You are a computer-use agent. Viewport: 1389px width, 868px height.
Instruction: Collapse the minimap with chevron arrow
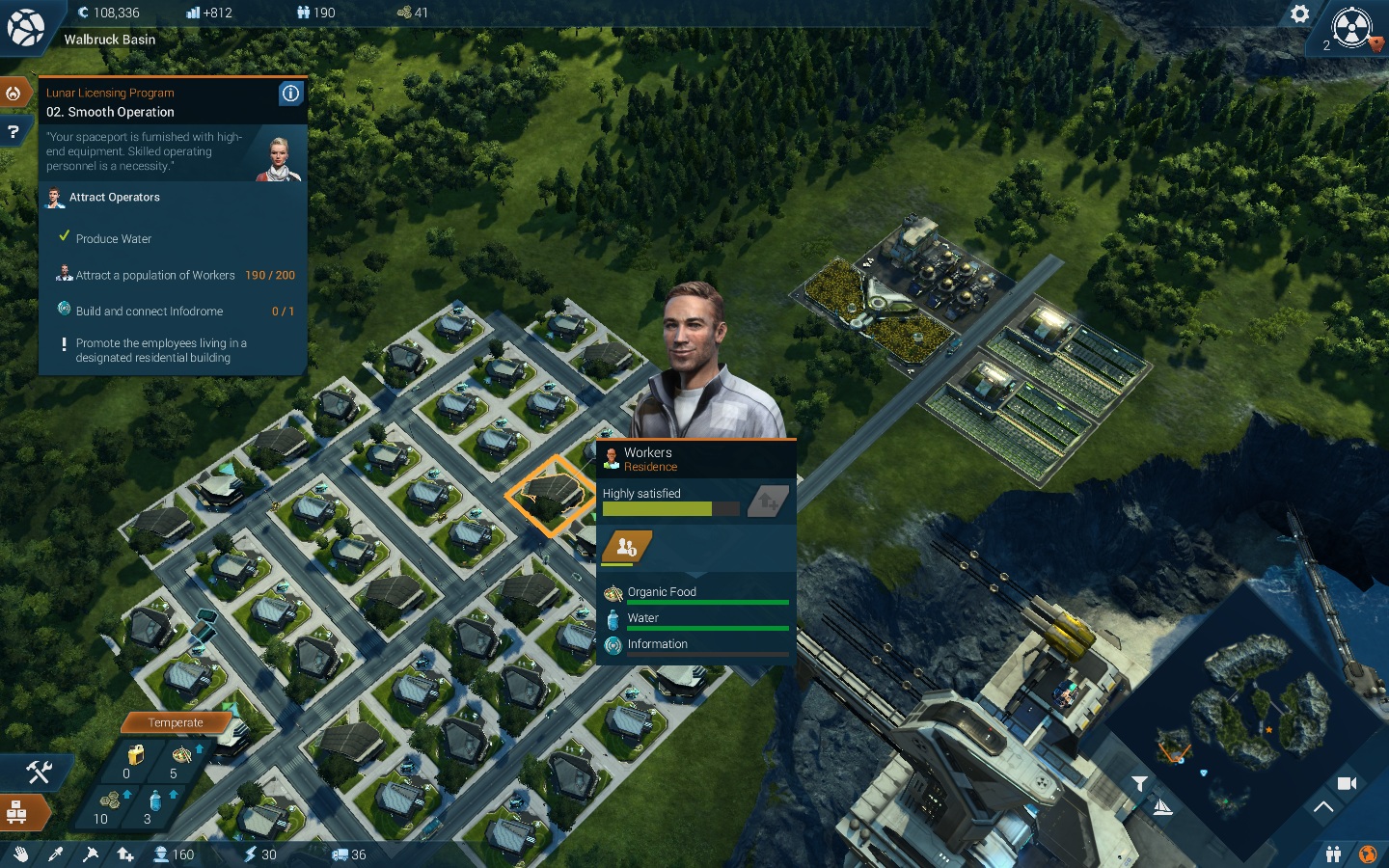tap(1323, 807)
